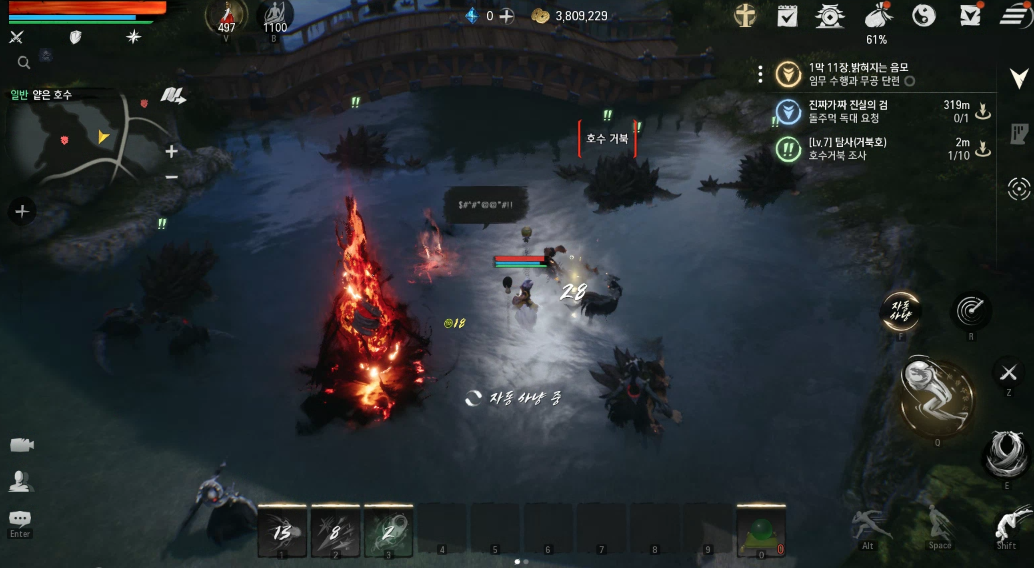The width and height of the screenshot is (1034, 568).
Task: Open the main story quest 밝혀지는 음모
Action: [x=860, y=73]
